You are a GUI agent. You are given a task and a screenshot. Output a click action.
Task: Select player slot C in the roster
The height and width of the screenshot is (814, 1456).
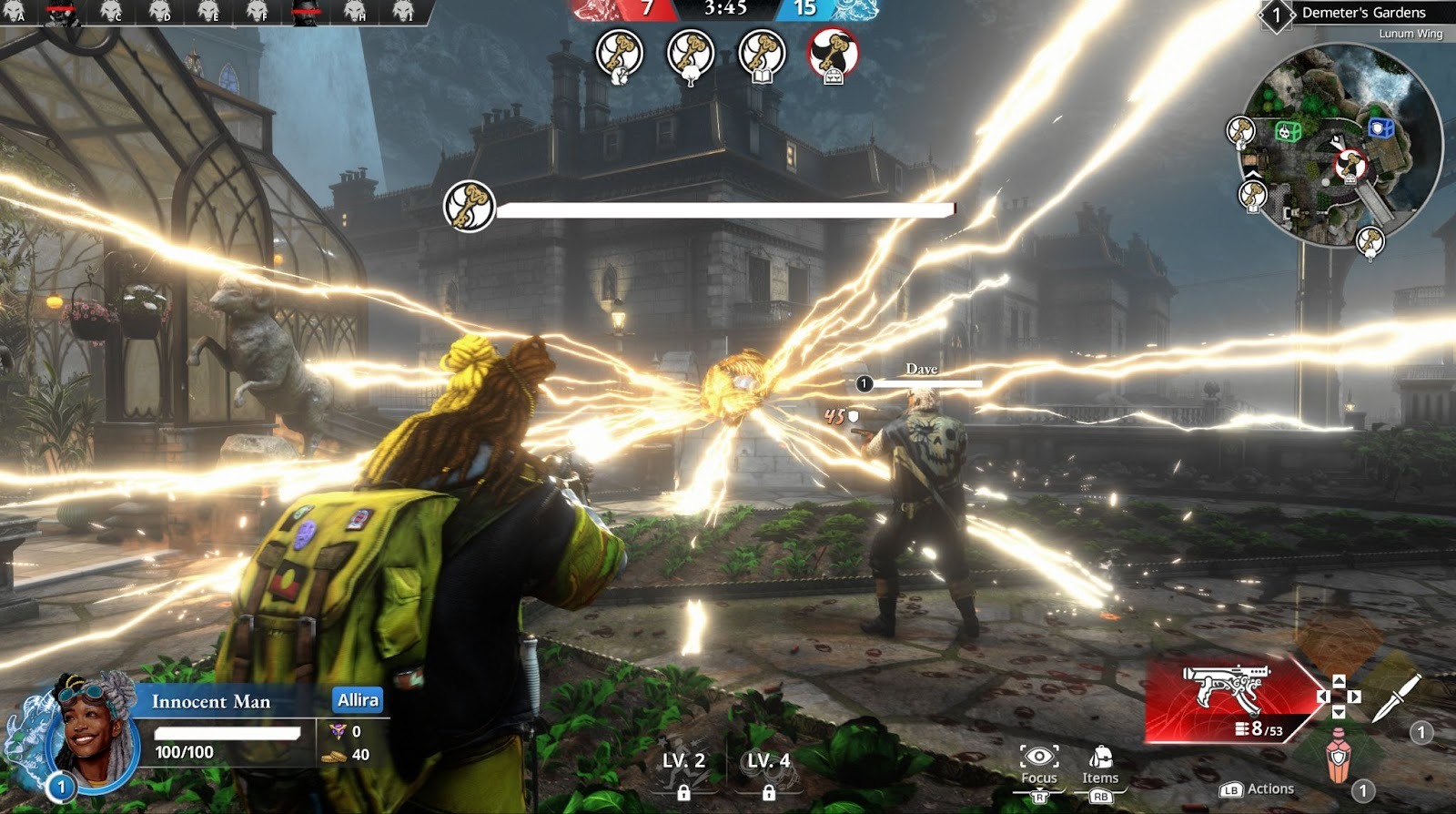(112, 12)
